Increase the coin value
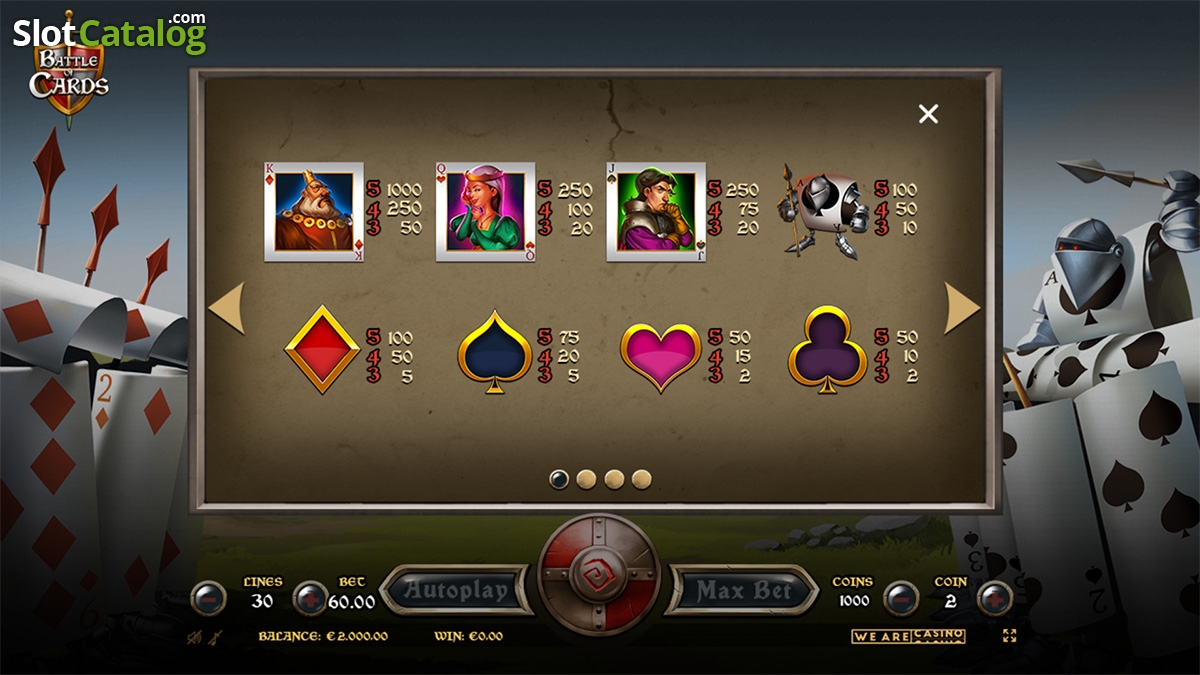Image resolution: width=1200 pixels, height=675 pixels. pos(995,598)
